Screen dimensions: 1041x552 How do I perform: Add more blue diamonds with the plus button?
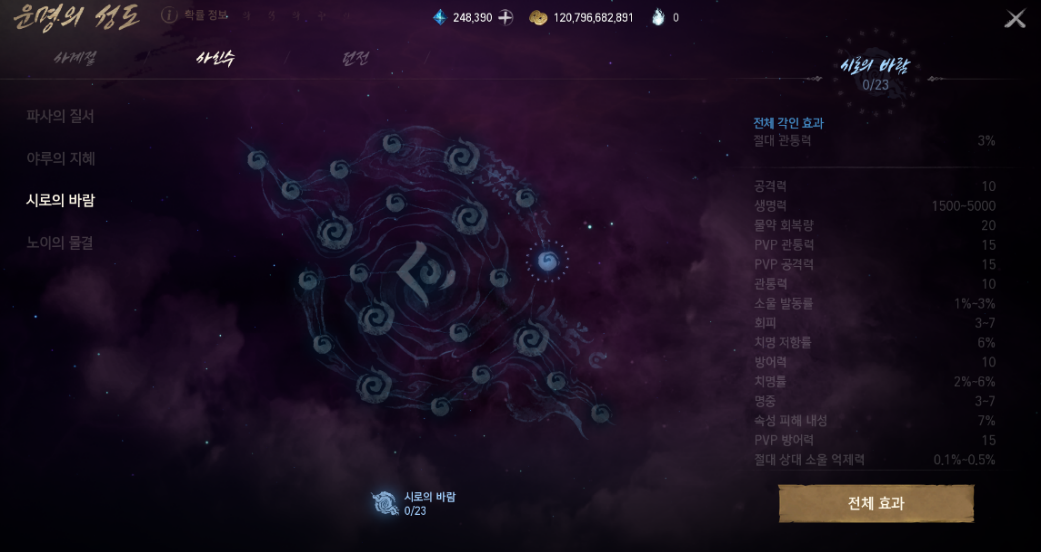(x=506, y=17)
